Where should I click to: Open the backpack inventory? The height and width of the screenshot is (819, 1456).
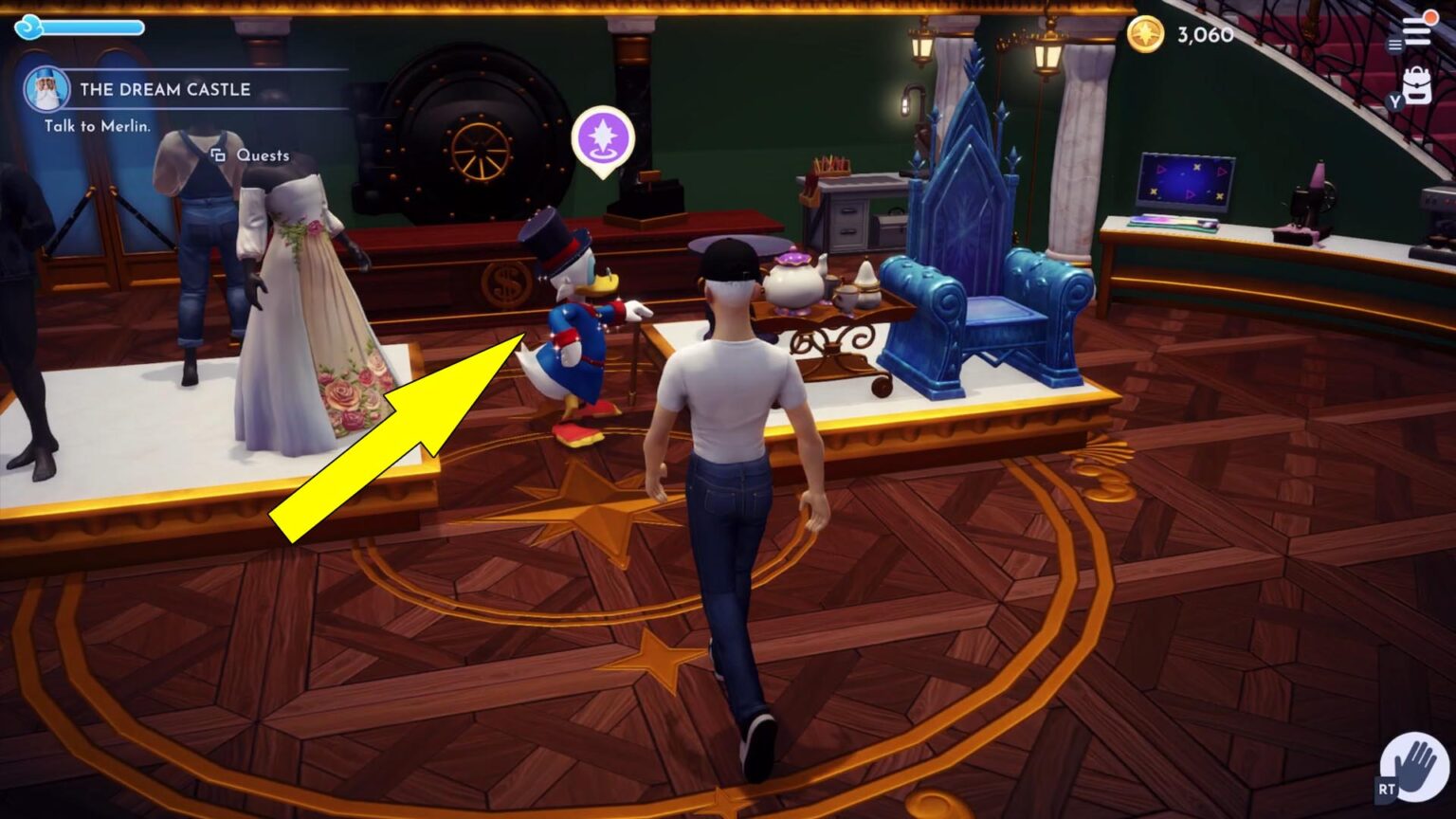(1416, 86)
